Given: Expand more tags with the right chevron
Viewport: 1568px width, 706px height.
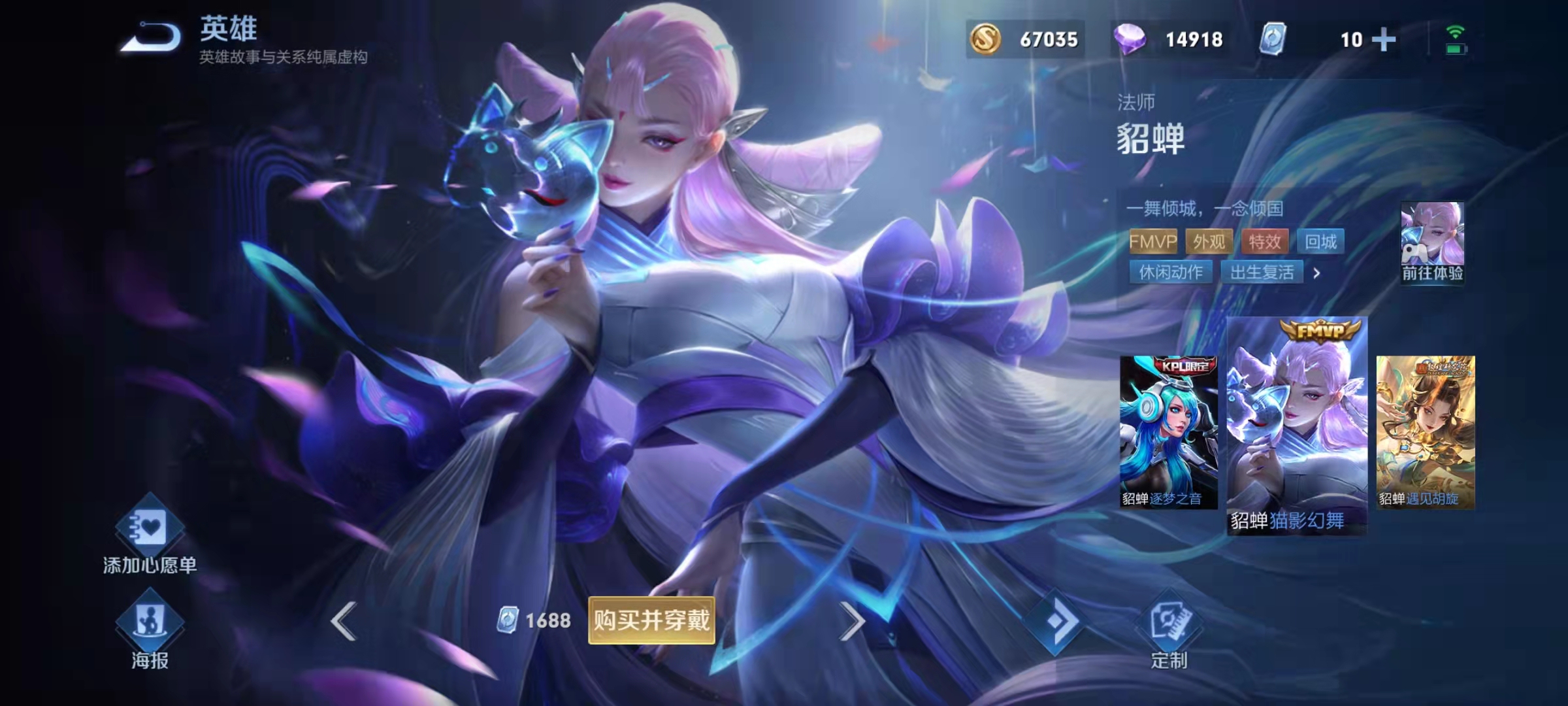Looking at the screenshot, I should click(x=1317, y=273).
